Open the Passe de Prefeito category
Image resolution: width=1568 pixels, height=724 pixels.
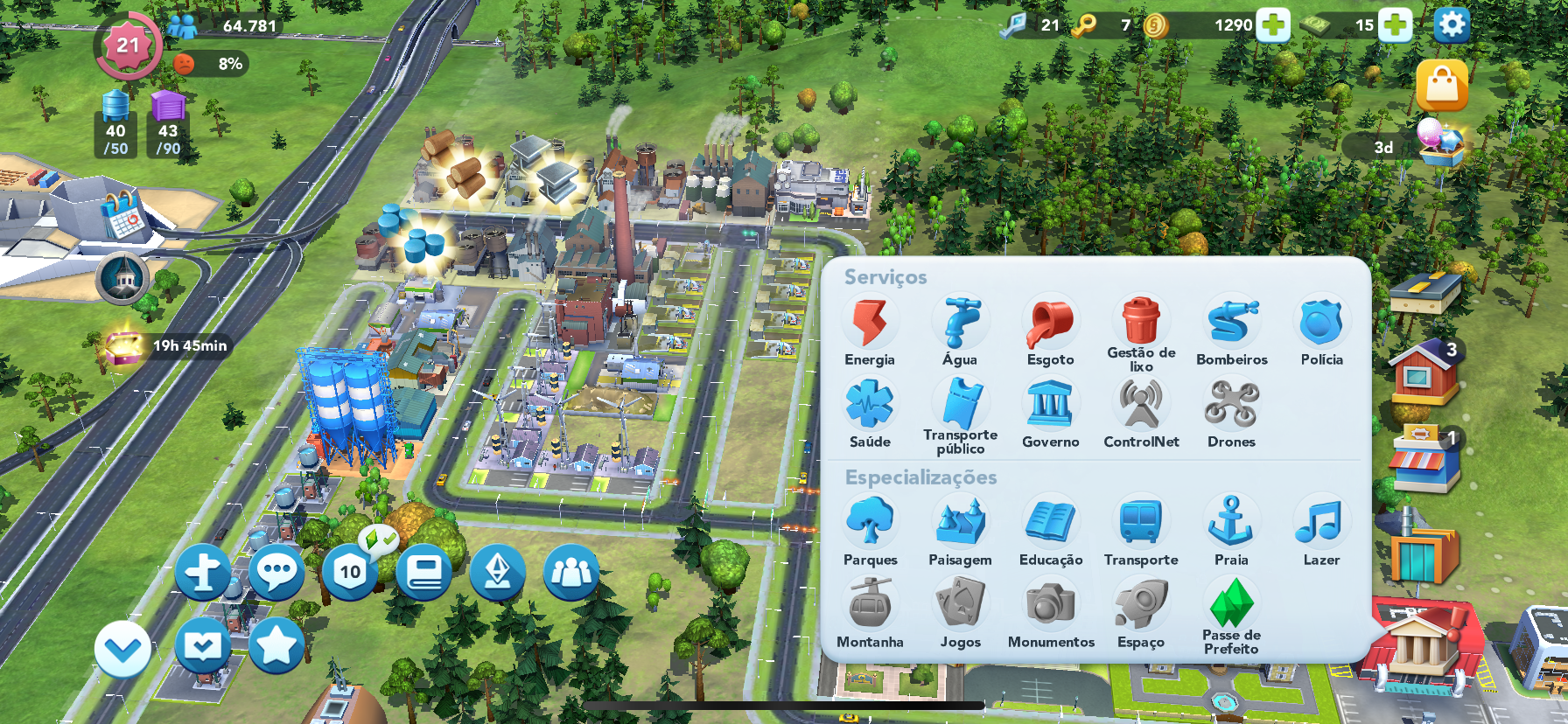[1231, 605]
